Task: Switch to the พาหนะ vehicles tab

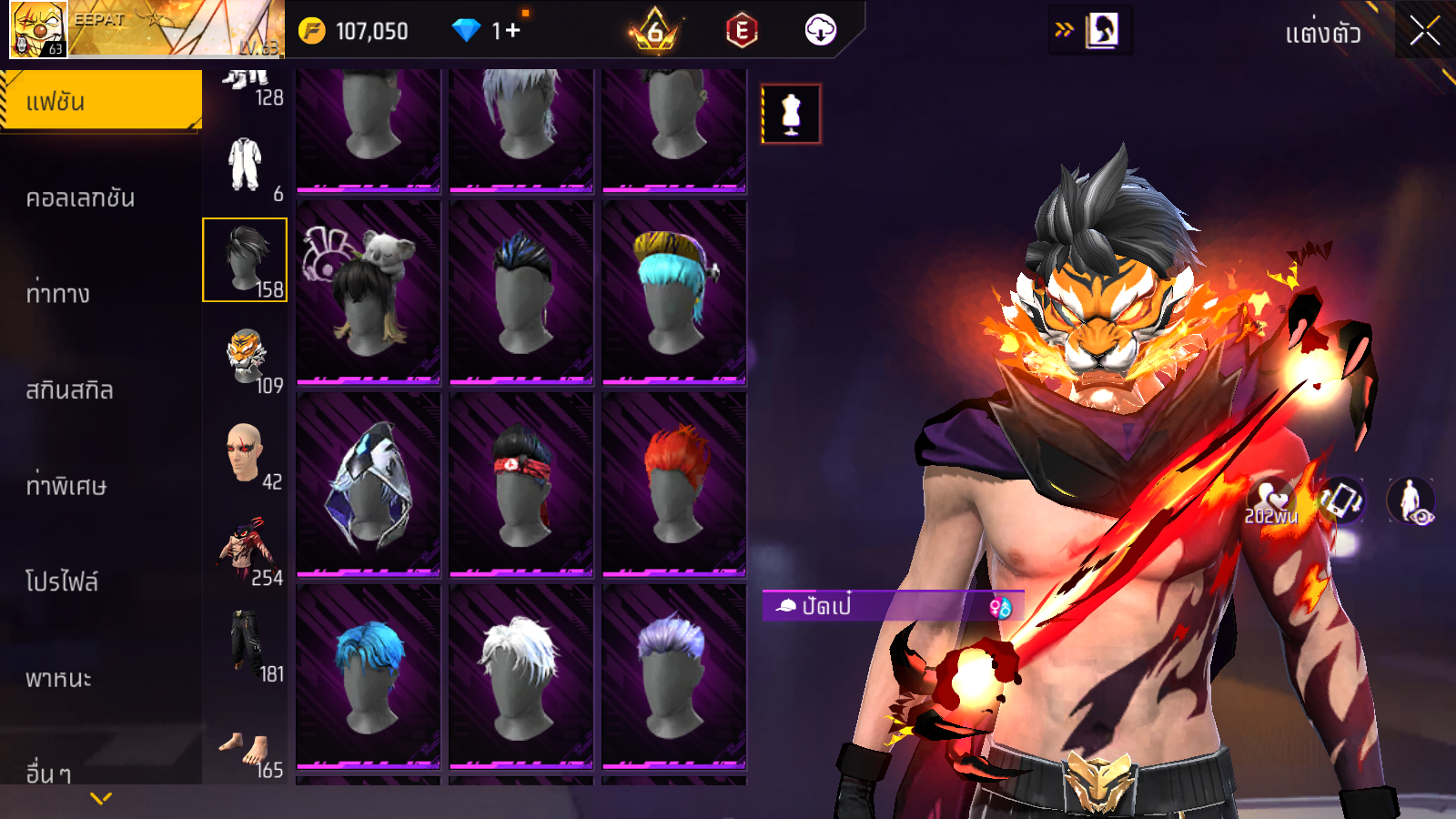Action: [x=59, y=678]
